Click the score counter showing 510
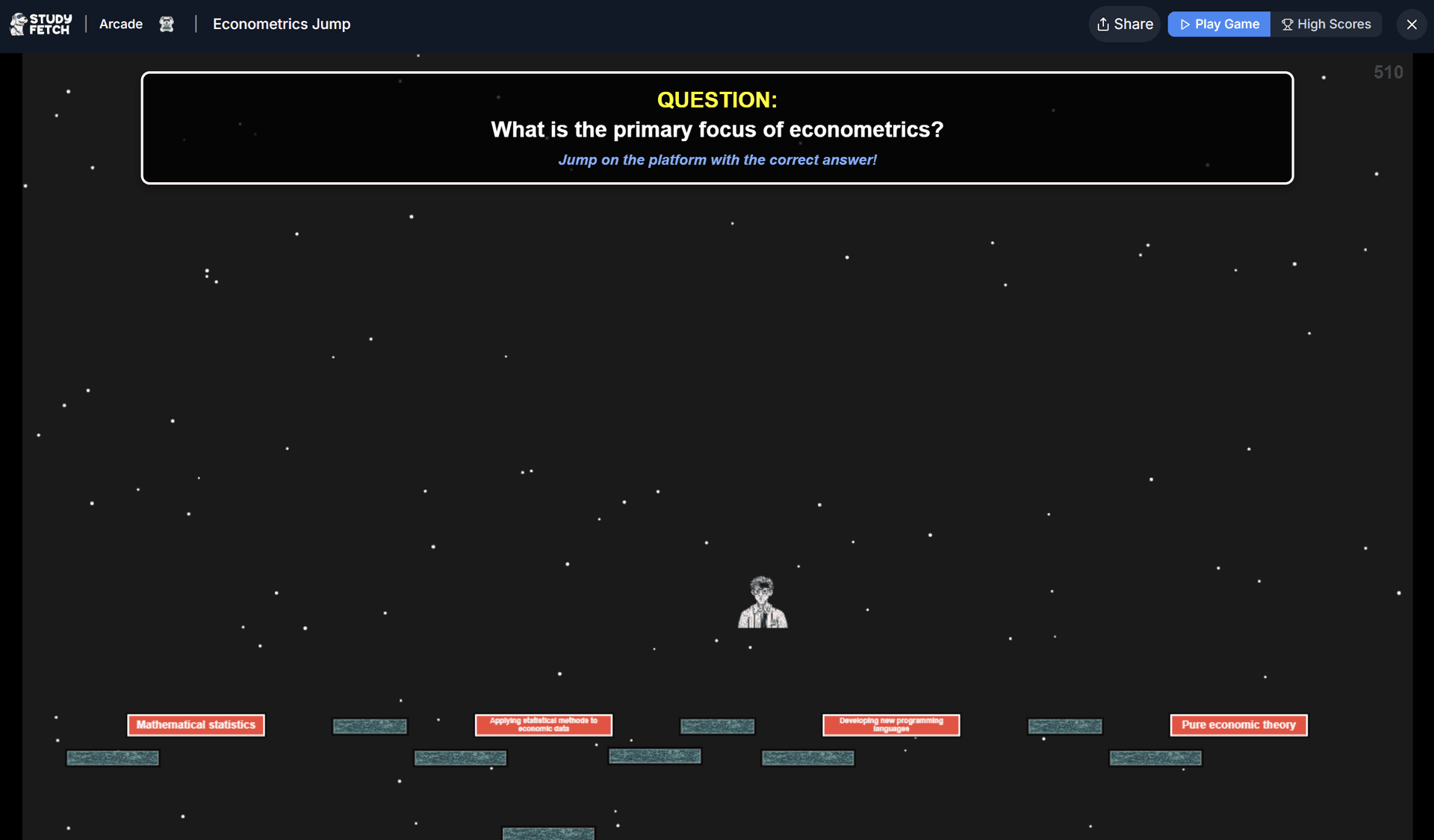Image resolution: width=1434 pixels, height=840 pixels. coord(1388,72)
